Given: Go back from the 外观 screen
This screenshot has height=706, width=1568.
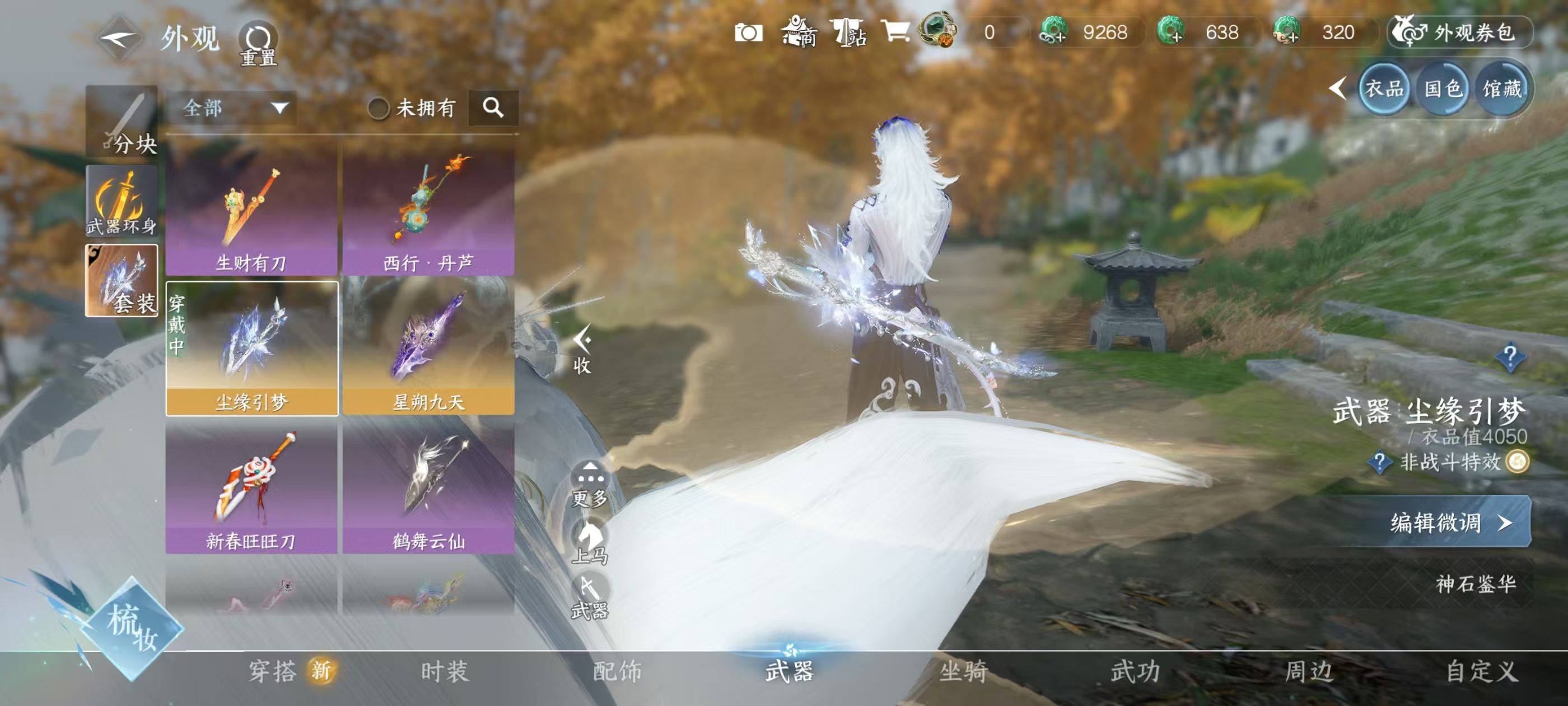Looking at the screenshot, I should pyautogui.click(x=118, y=39).
